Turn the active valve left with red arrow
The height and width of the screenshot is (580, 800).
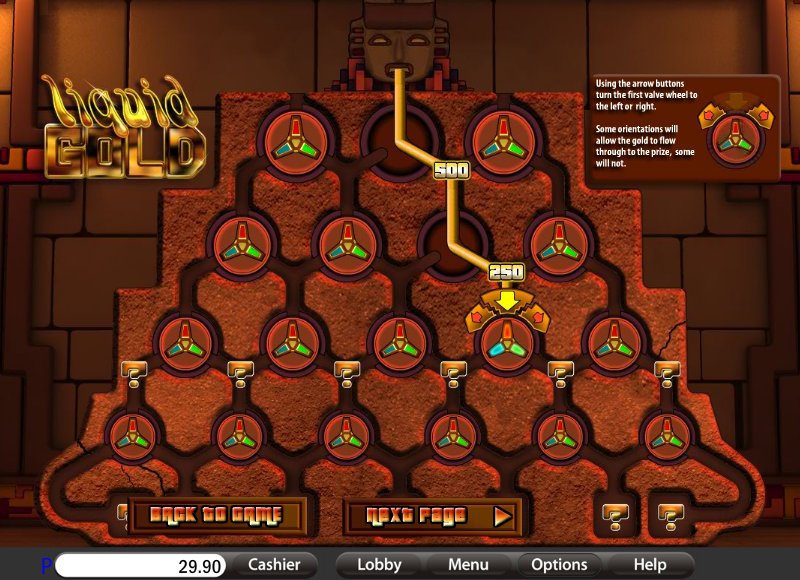(478, 317)
